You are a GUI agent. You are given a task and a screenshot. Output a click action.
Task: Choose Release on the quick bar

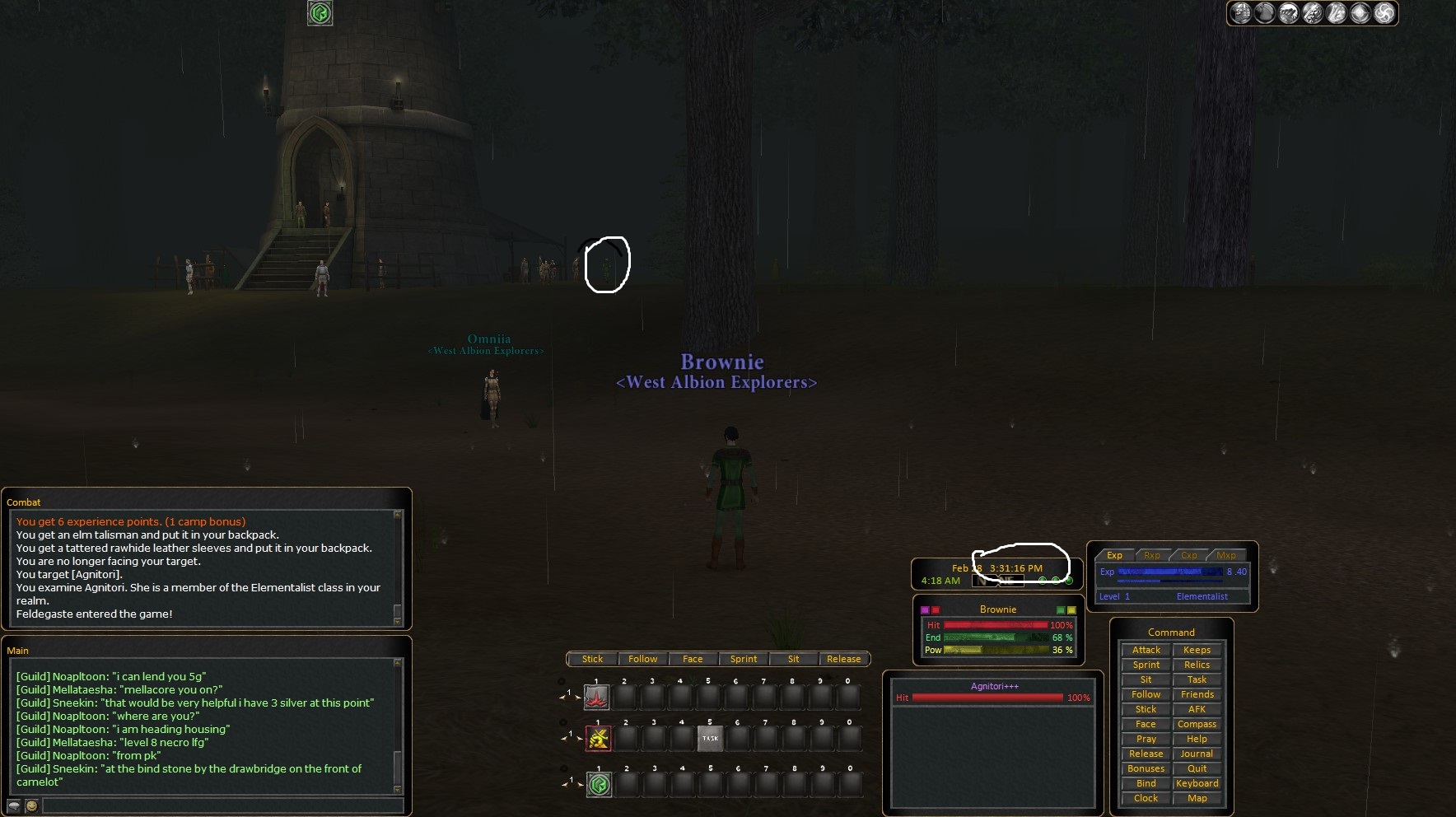[x=843, y=659]
